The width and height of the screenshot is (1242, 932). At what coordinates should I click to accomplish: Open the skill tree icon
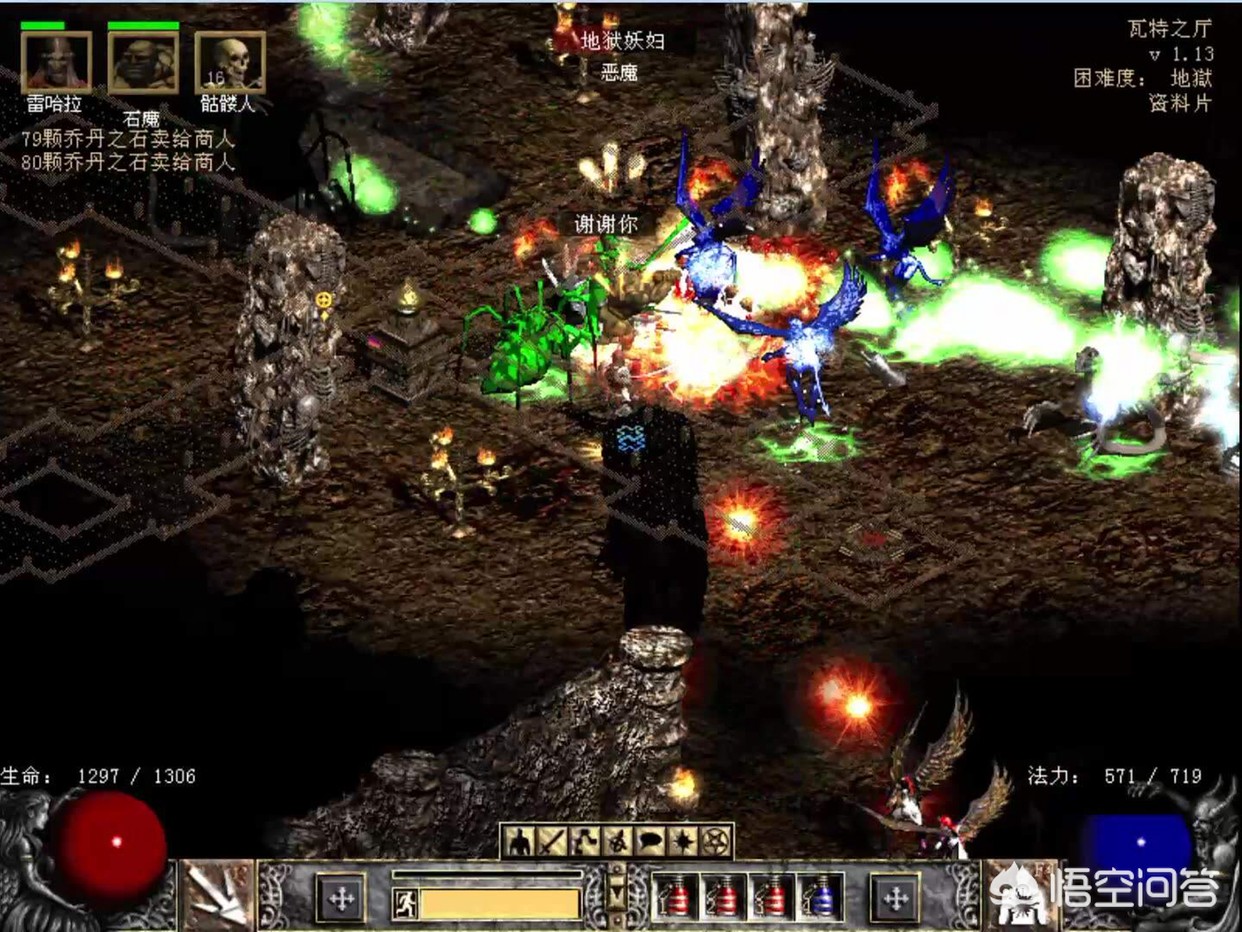[584, 842]
